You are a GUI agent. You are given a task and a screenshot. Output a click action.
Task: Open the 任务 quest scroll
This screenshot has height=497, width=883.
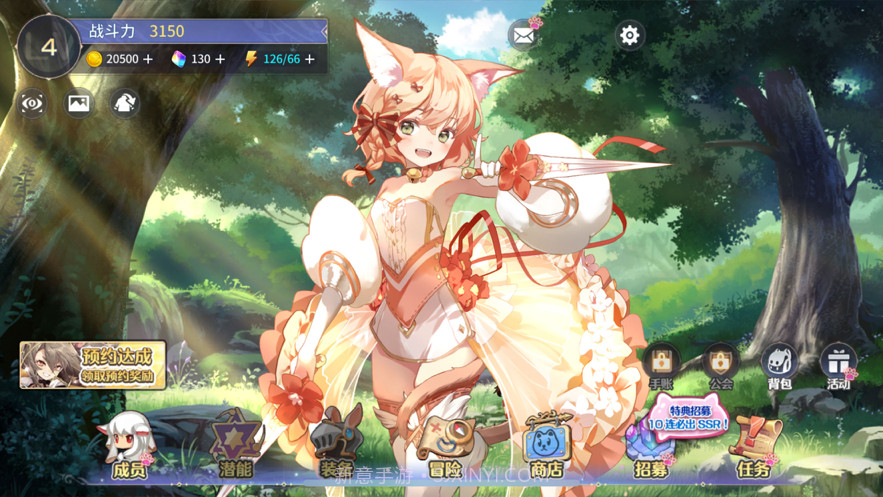(754, 446)
